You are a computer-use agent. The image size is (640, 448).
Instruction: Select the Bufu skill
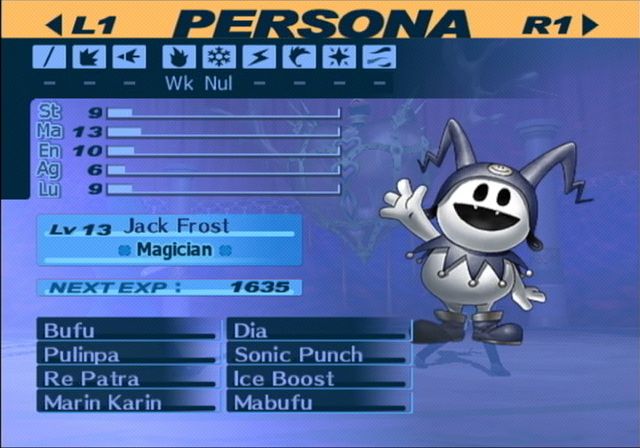tap(126, 330)
